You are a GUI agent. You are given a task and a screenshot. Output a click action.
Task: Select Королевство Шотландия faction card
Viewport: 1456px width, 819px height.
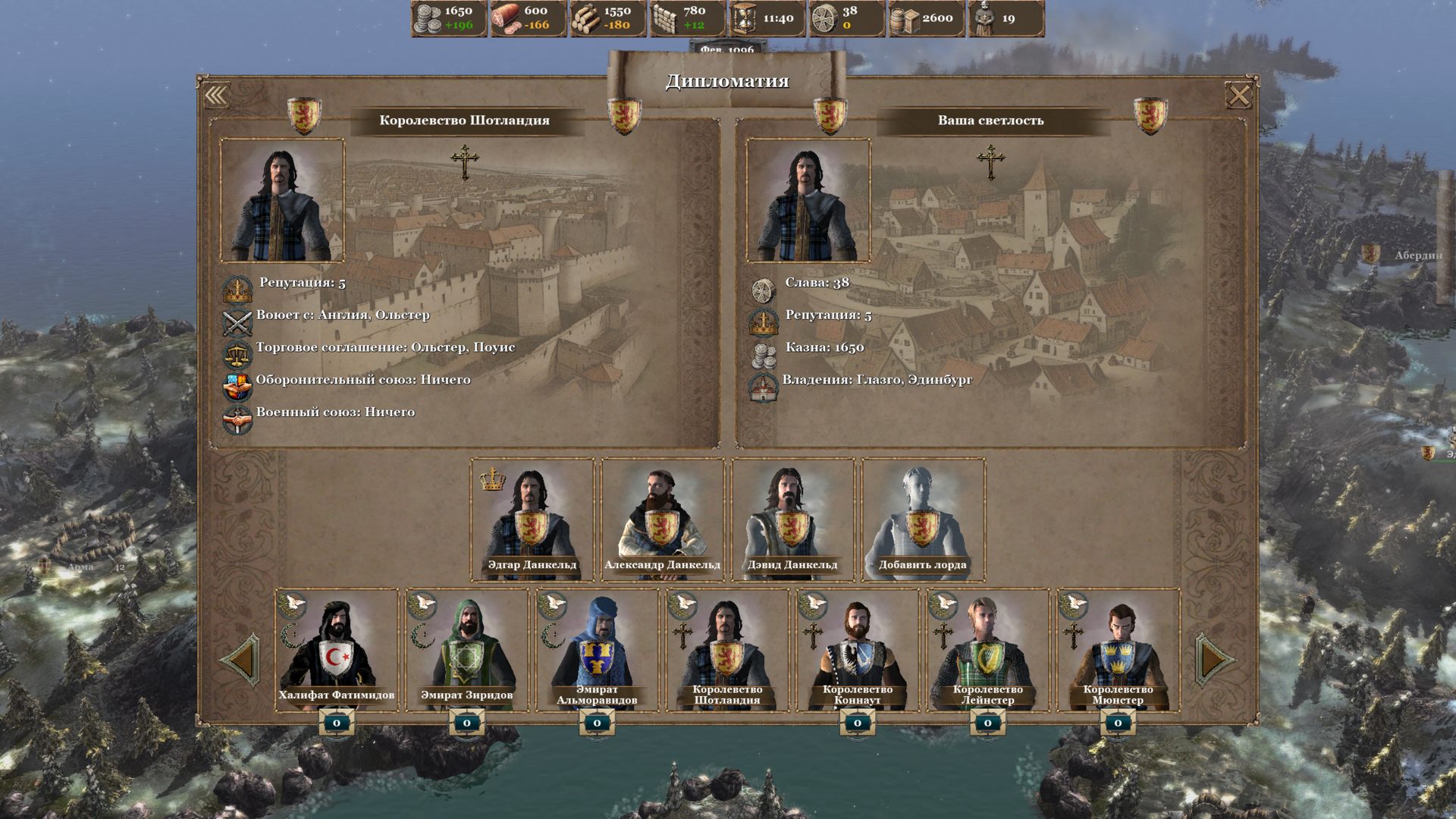tap(726, 649)
